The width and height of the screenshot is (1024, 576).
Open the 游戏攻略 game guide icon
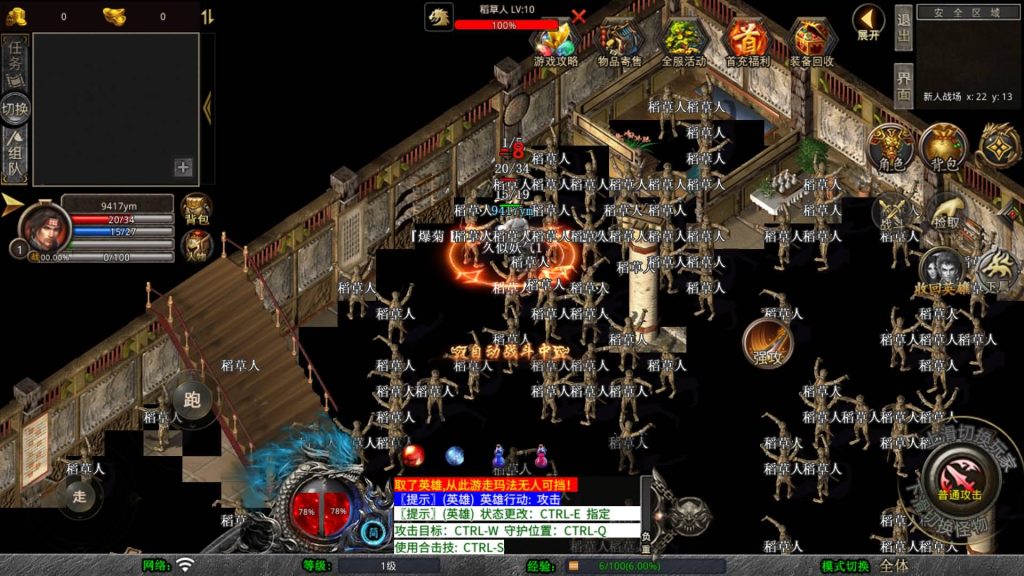point(555,44)
